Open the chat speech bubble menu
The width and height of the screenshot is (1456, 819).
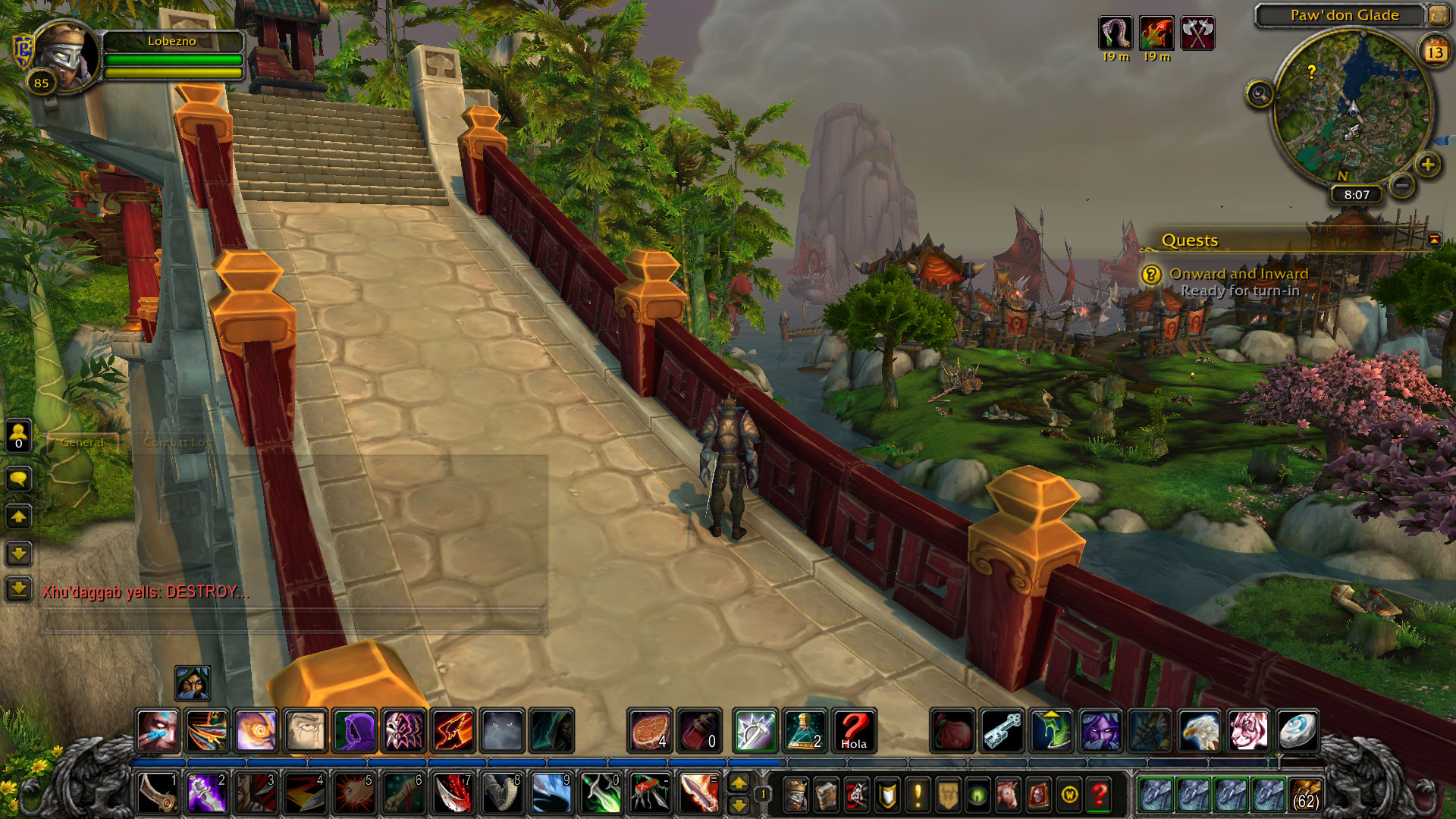(x=19, y=479)
